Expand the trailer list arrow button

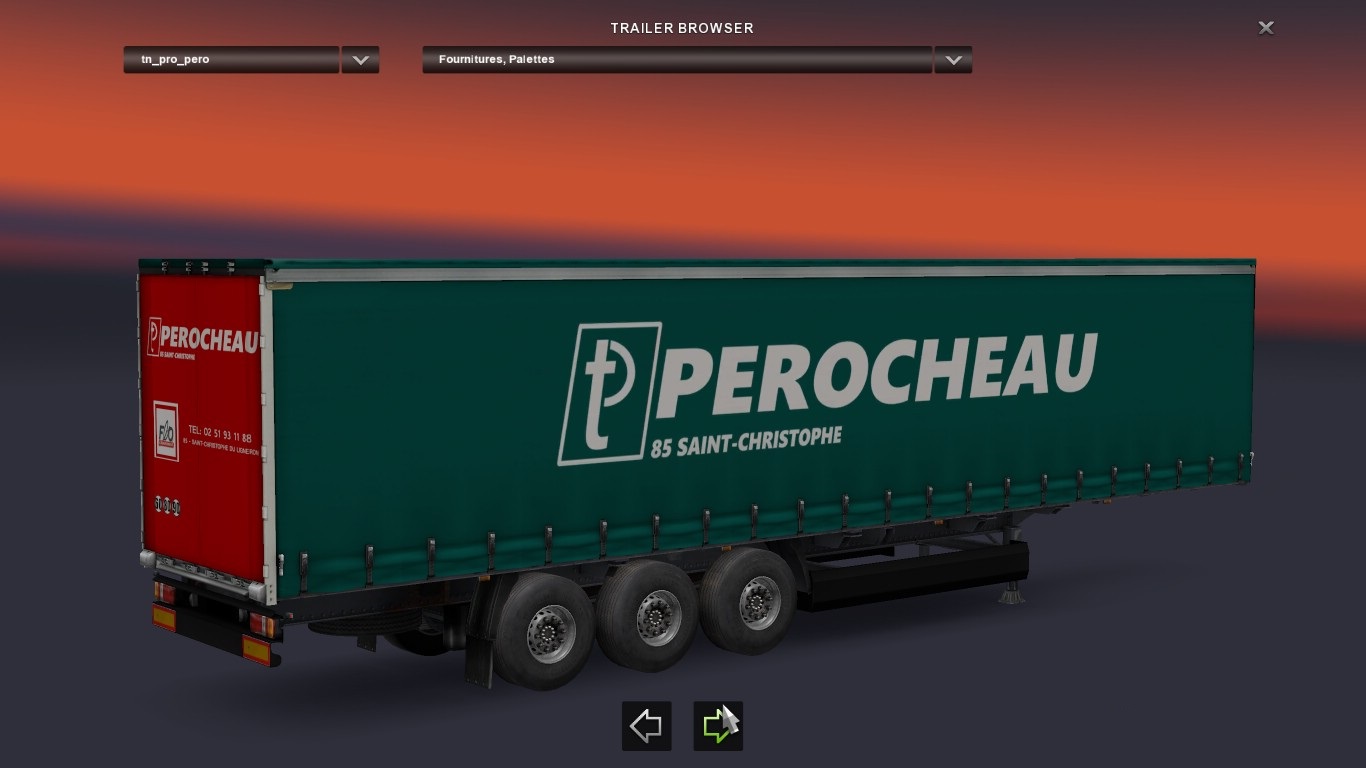coord(360,60)
